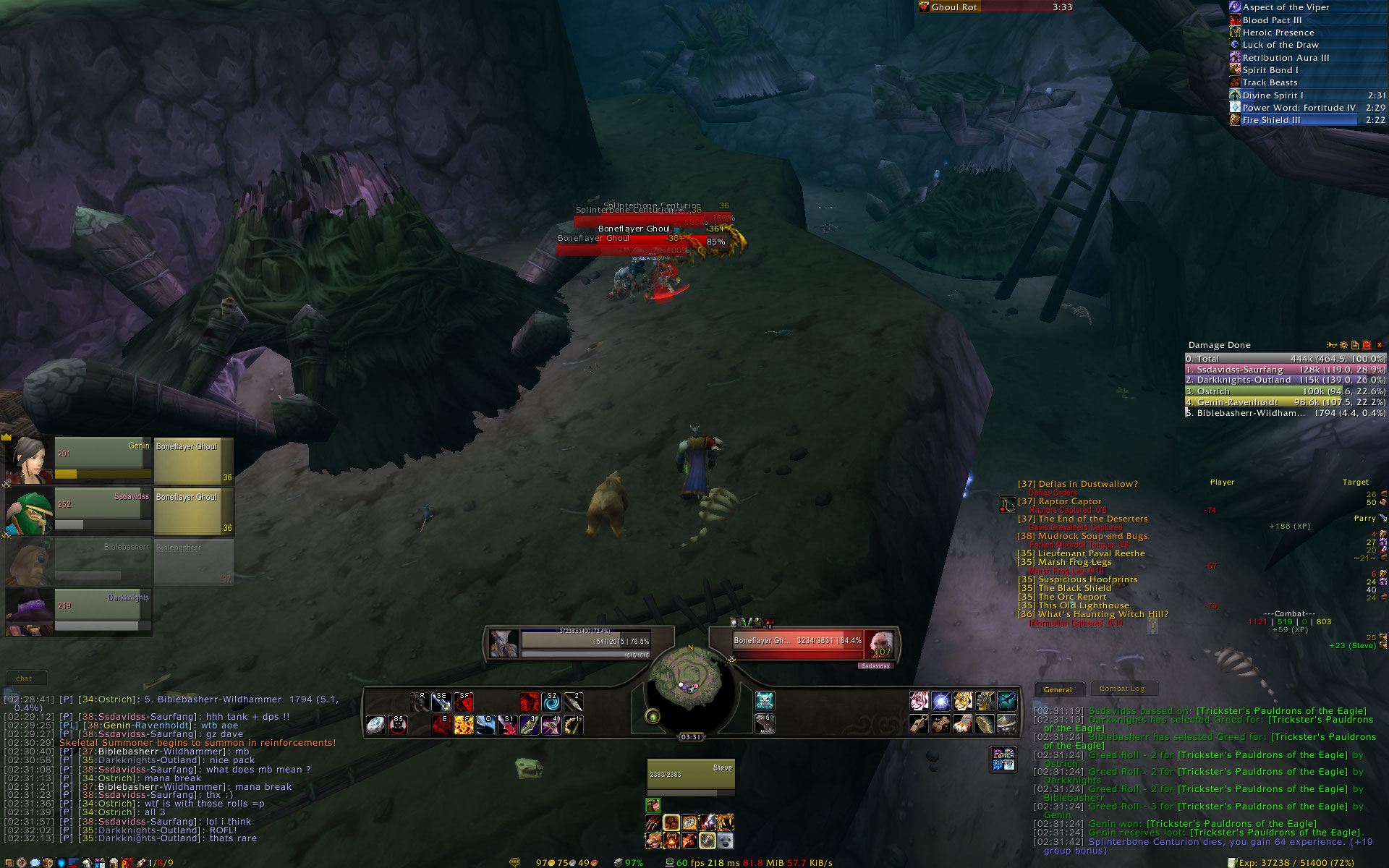Select the General chat tab

click(x=1058, y=690)
